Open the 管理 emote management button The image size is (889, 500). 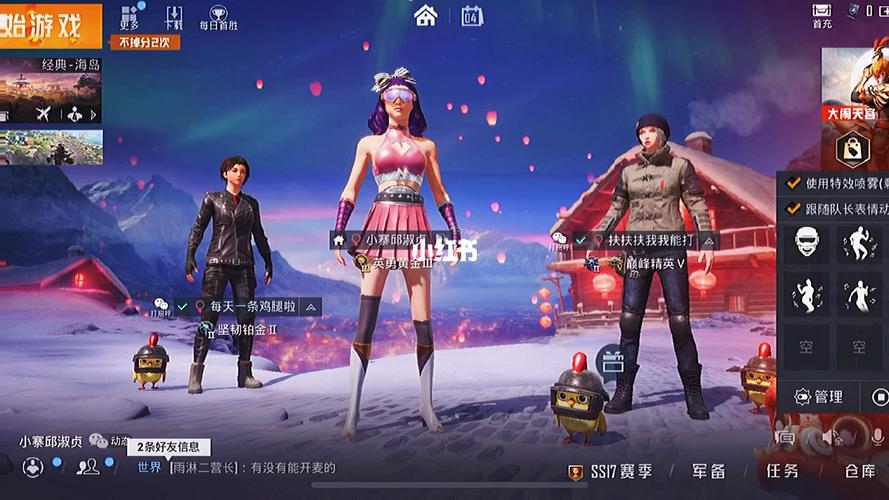pyautogui.click(x=819, y=397)
